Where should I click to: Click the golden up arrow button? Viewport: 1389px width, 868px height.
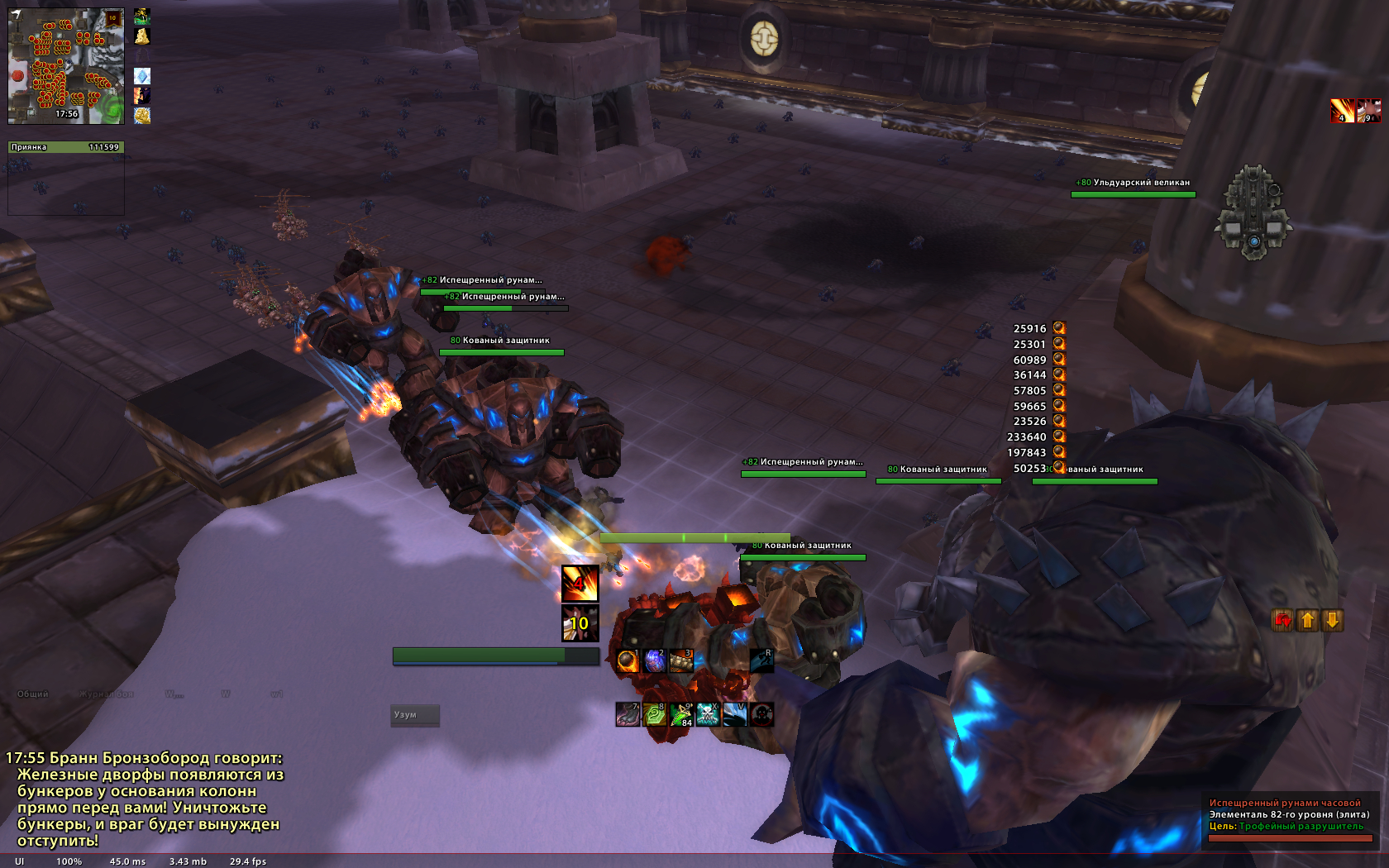point(1307,620)
